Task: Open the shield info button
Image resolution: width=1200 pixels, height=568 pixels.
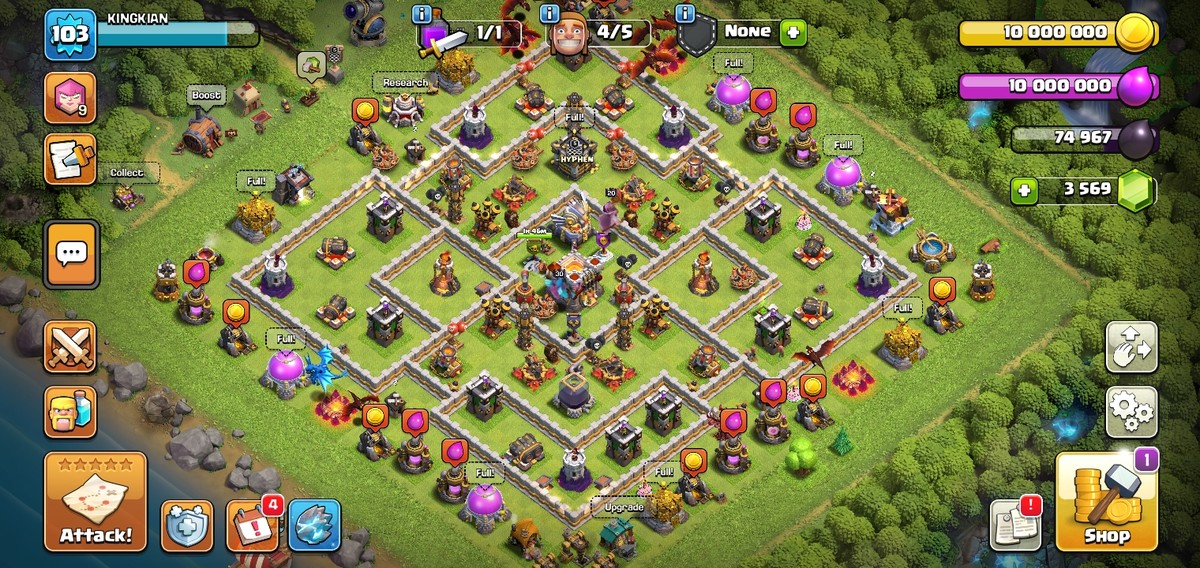Action: pyautogui.click(x=187, y=526)
